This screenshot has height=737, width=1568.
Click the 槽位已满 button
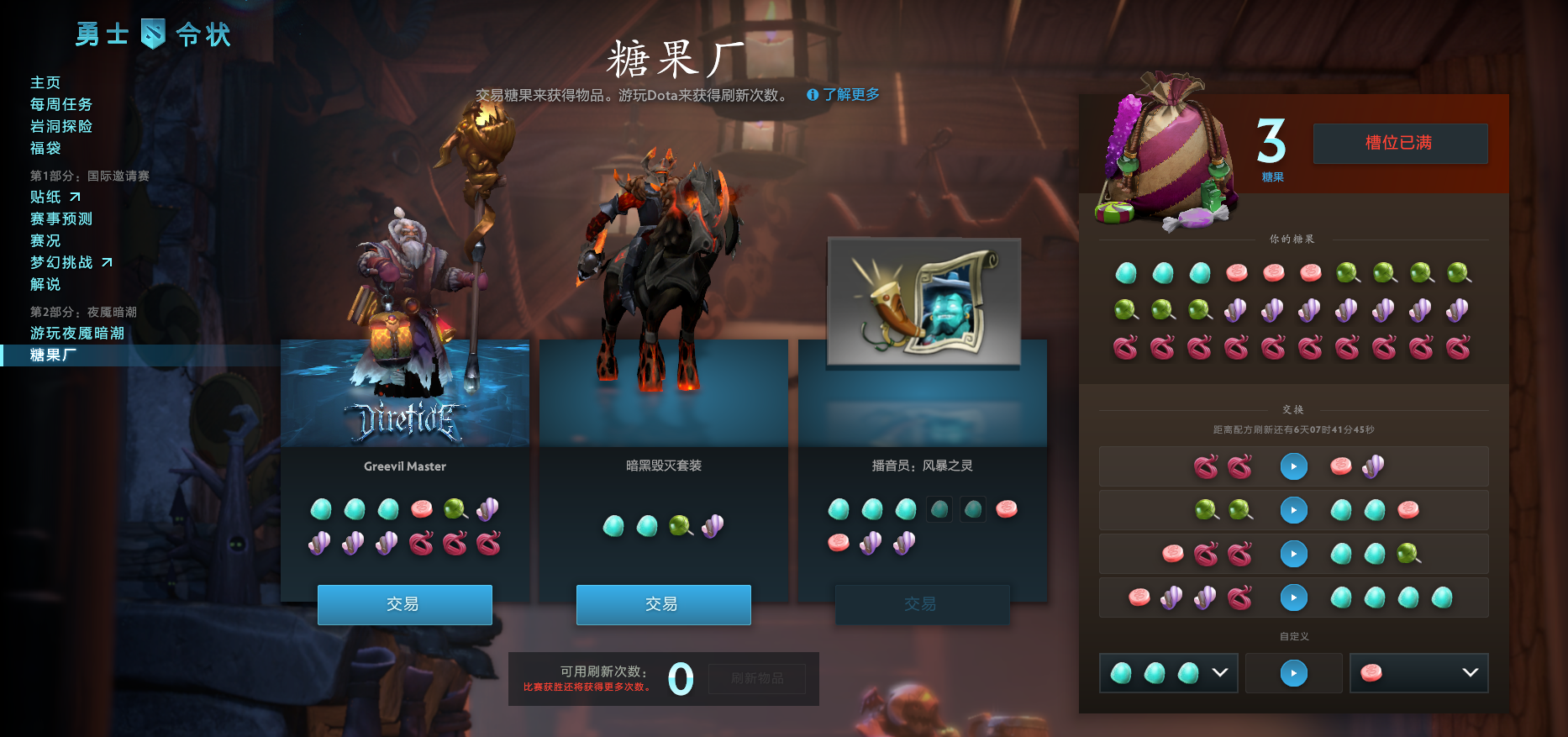tap(1400, 143)
